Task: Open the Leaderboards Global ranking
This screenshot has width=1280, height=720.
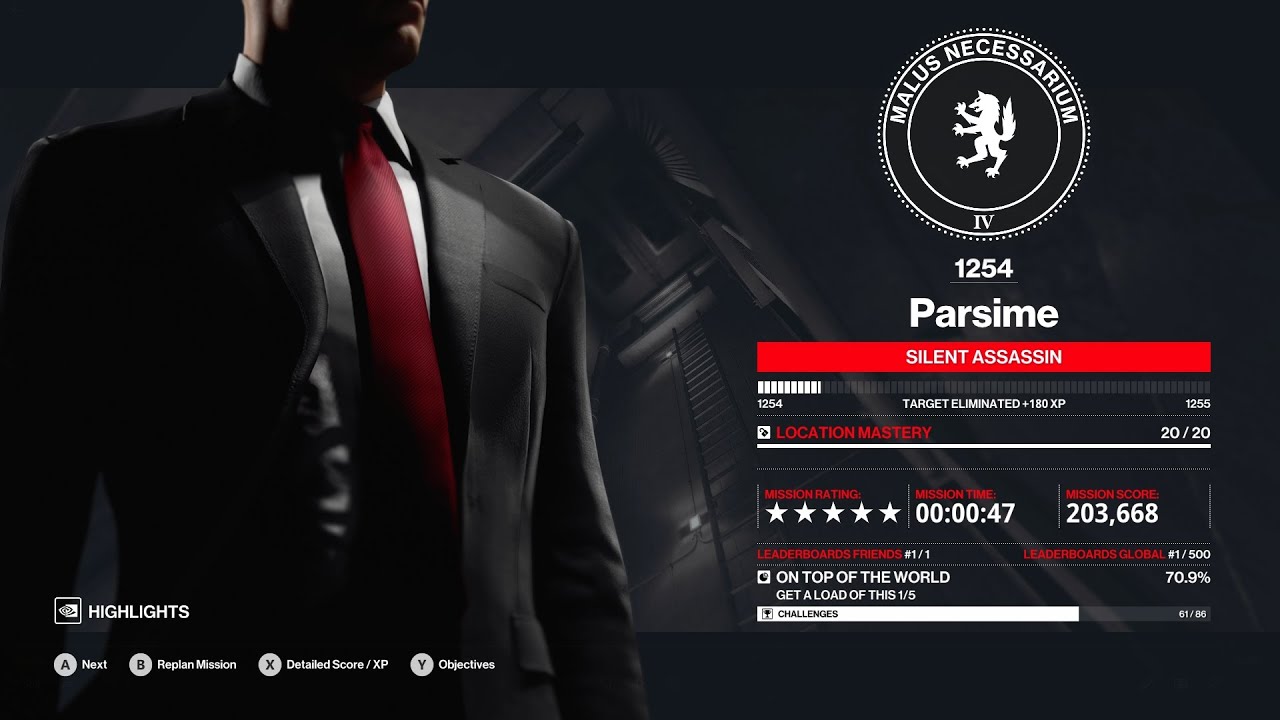Action: click(1116, 554)
